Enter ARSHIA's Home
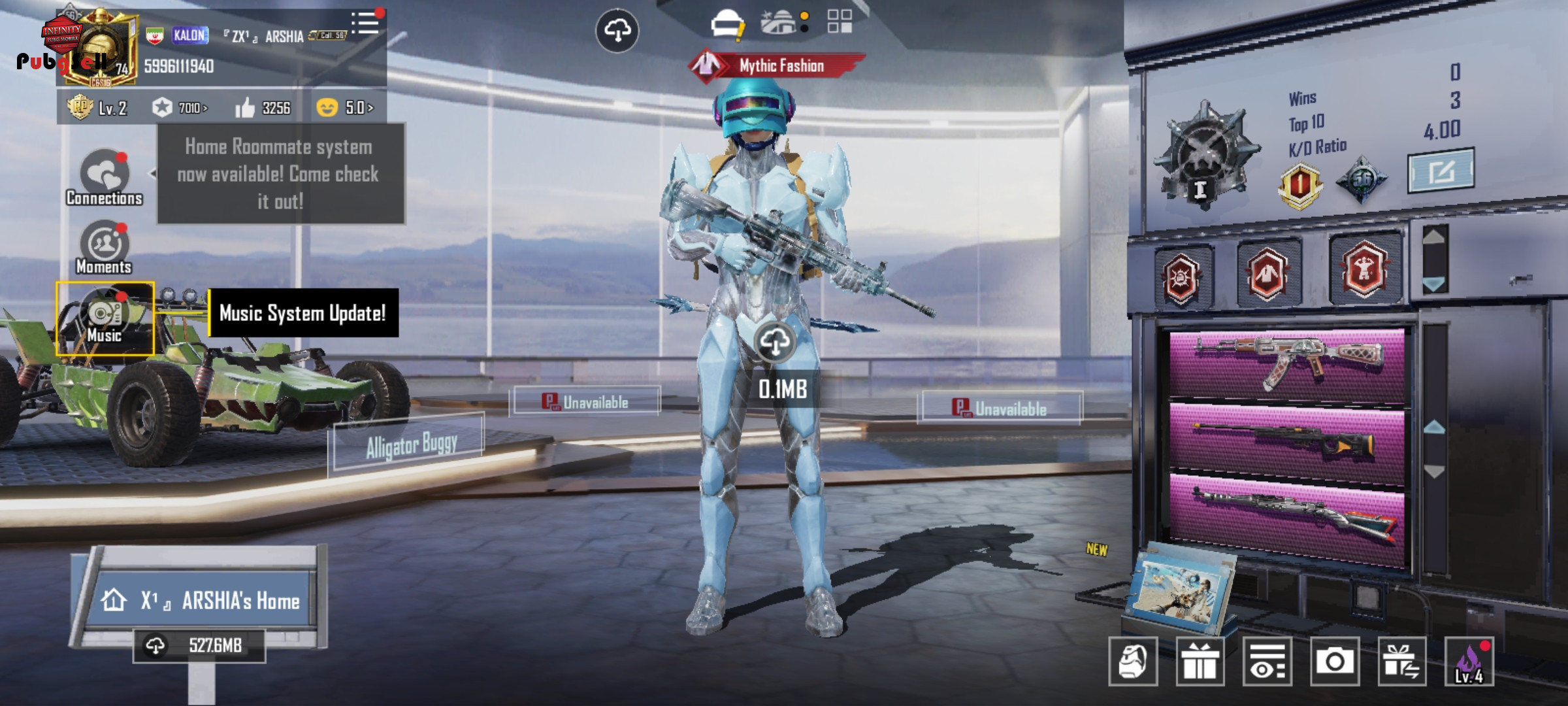The width and height of the screenshot is (1568, 706). coord(203,599)
